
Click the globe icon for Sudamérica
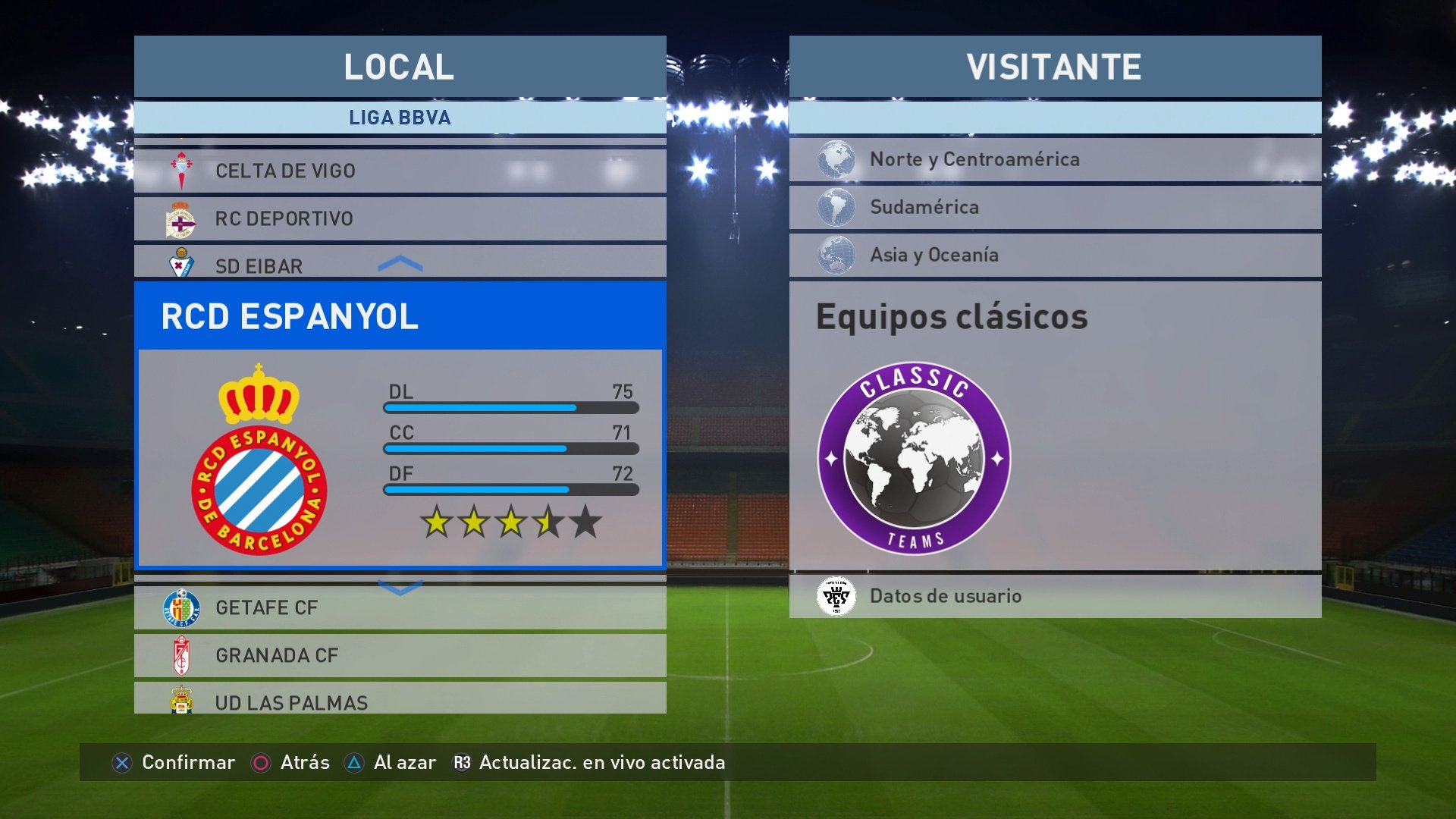[837, 207]
